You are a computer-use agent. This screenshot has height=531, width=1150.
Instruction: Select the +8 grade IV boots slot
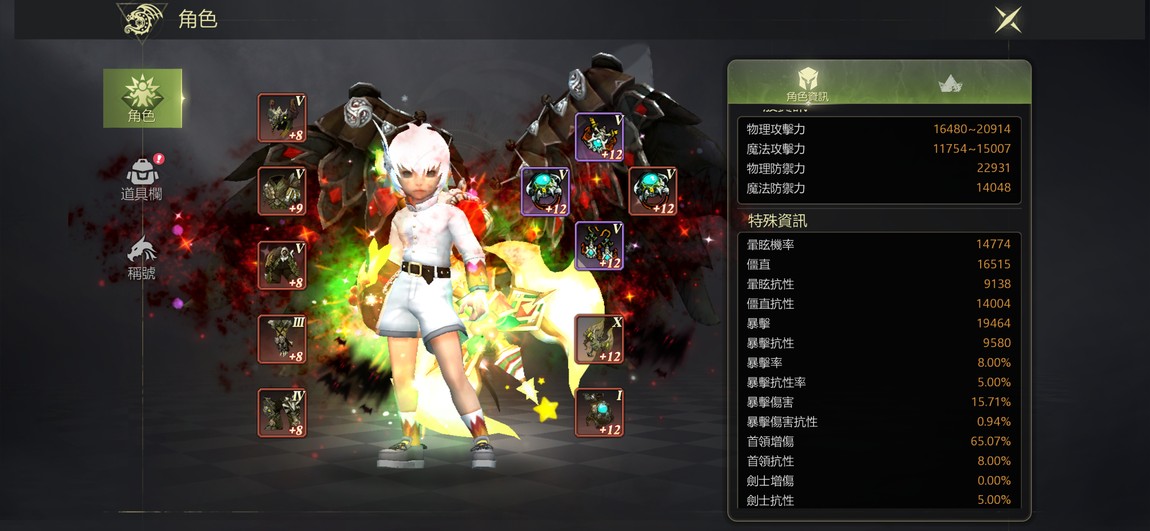pyautogui.click(x=282, y=412)
